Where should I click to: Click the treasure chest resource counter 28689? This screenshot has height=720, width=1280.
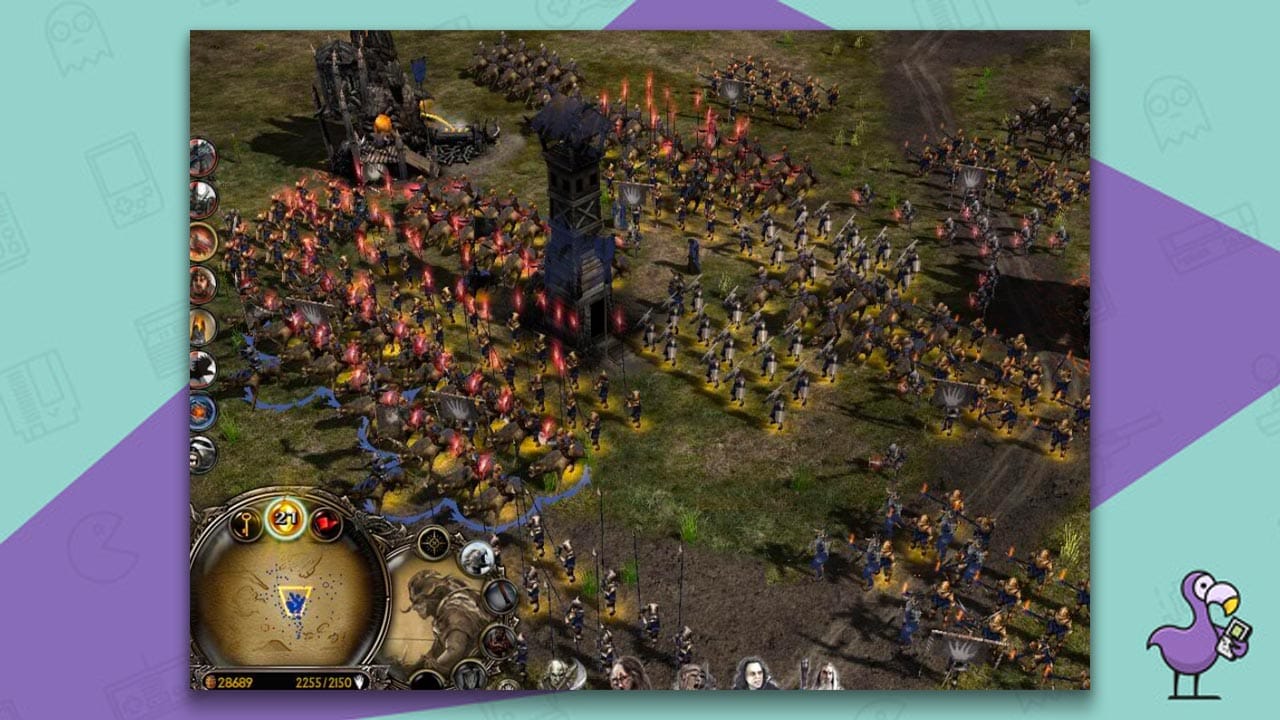tap(228, 681)
